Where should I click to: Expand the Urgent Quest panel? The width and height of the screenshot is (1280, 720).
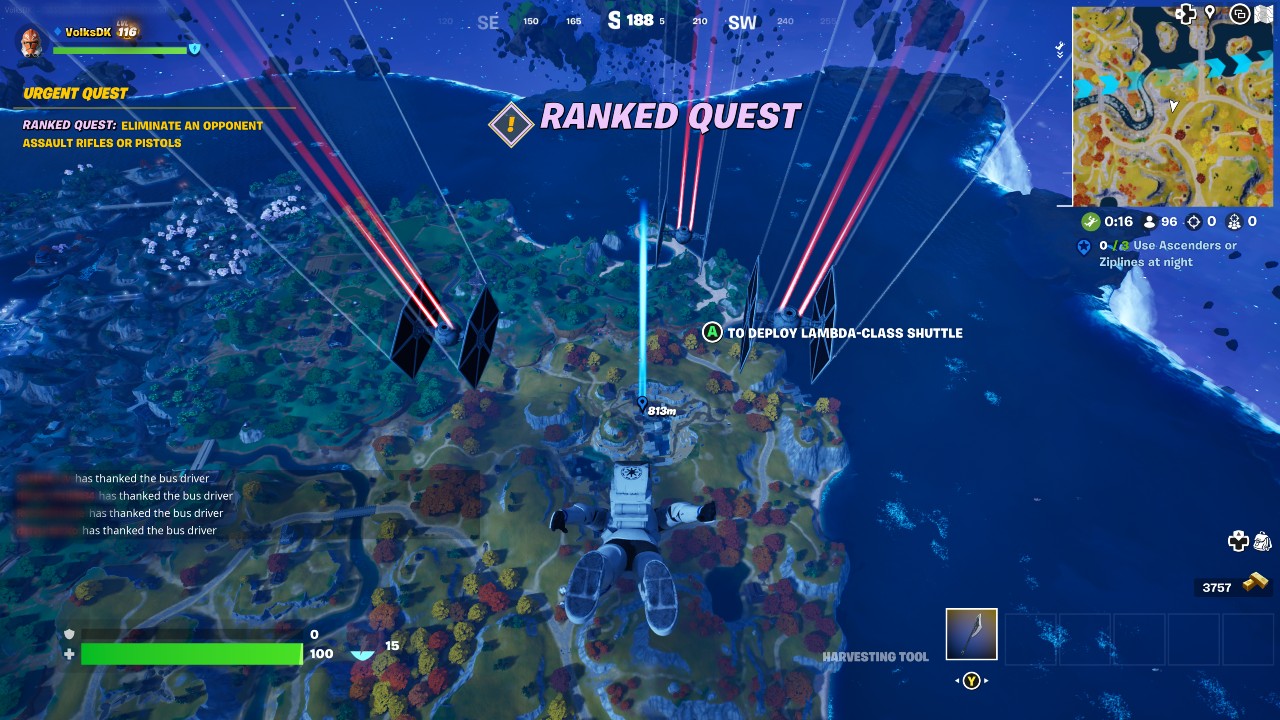tap(75, 93)
